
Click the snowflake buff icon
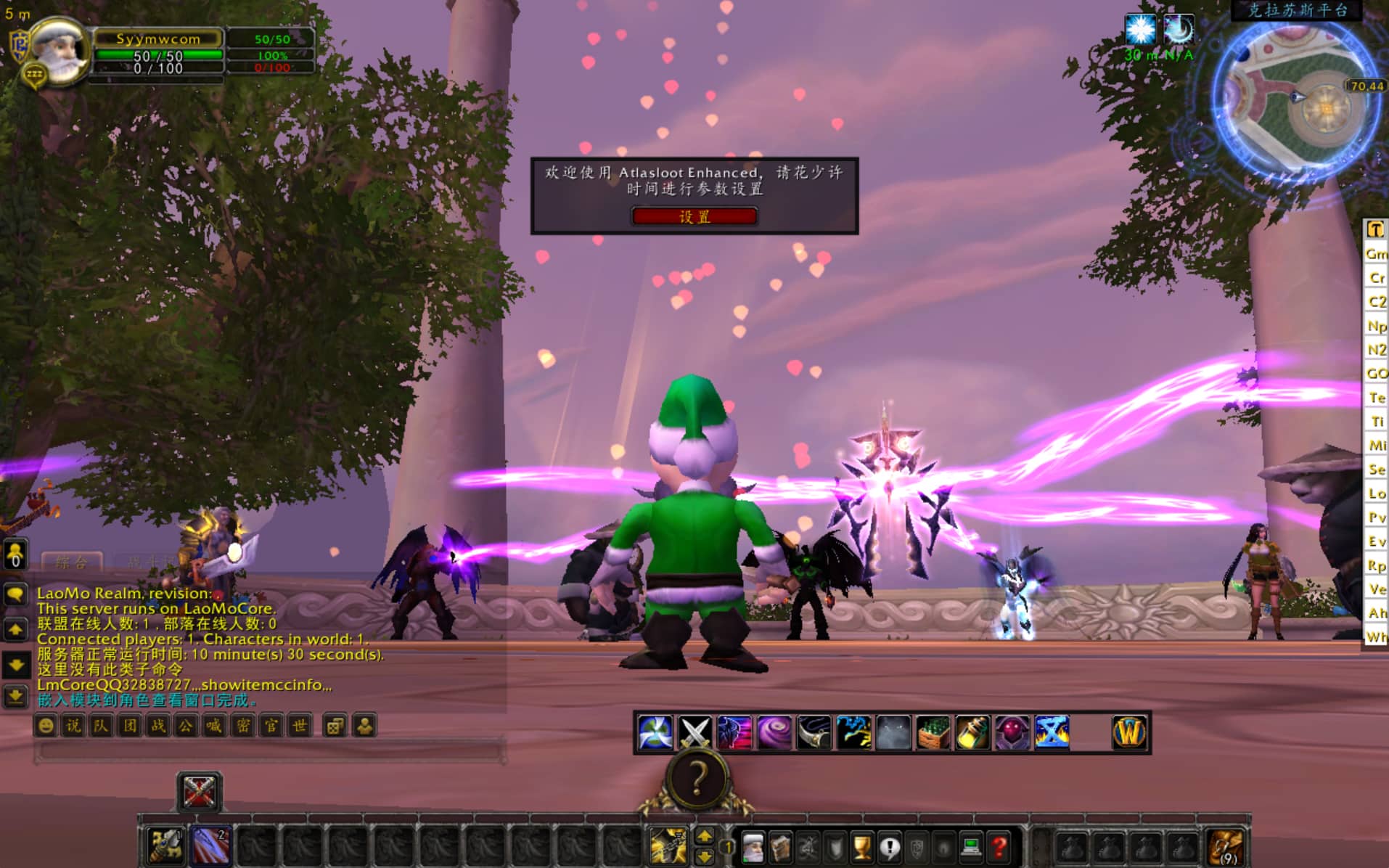[1139, 29]
